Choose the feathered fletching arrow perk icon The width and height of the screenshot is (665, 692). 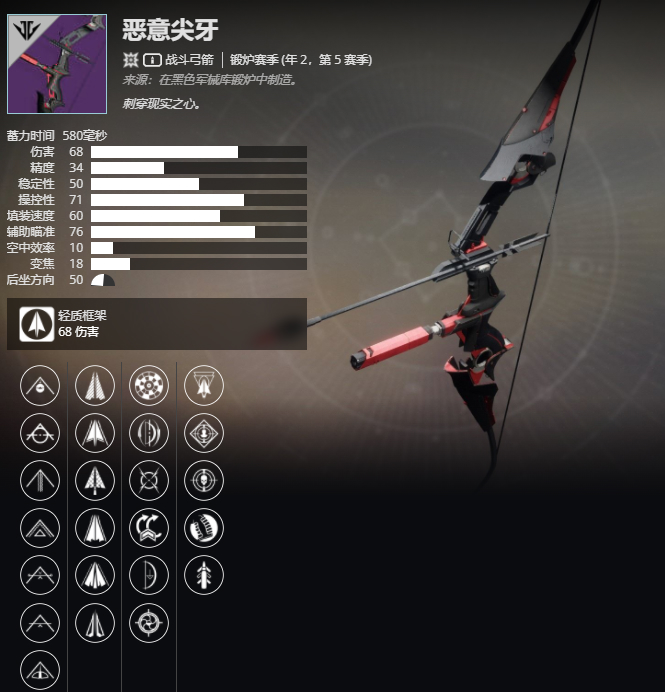point(204,575)
